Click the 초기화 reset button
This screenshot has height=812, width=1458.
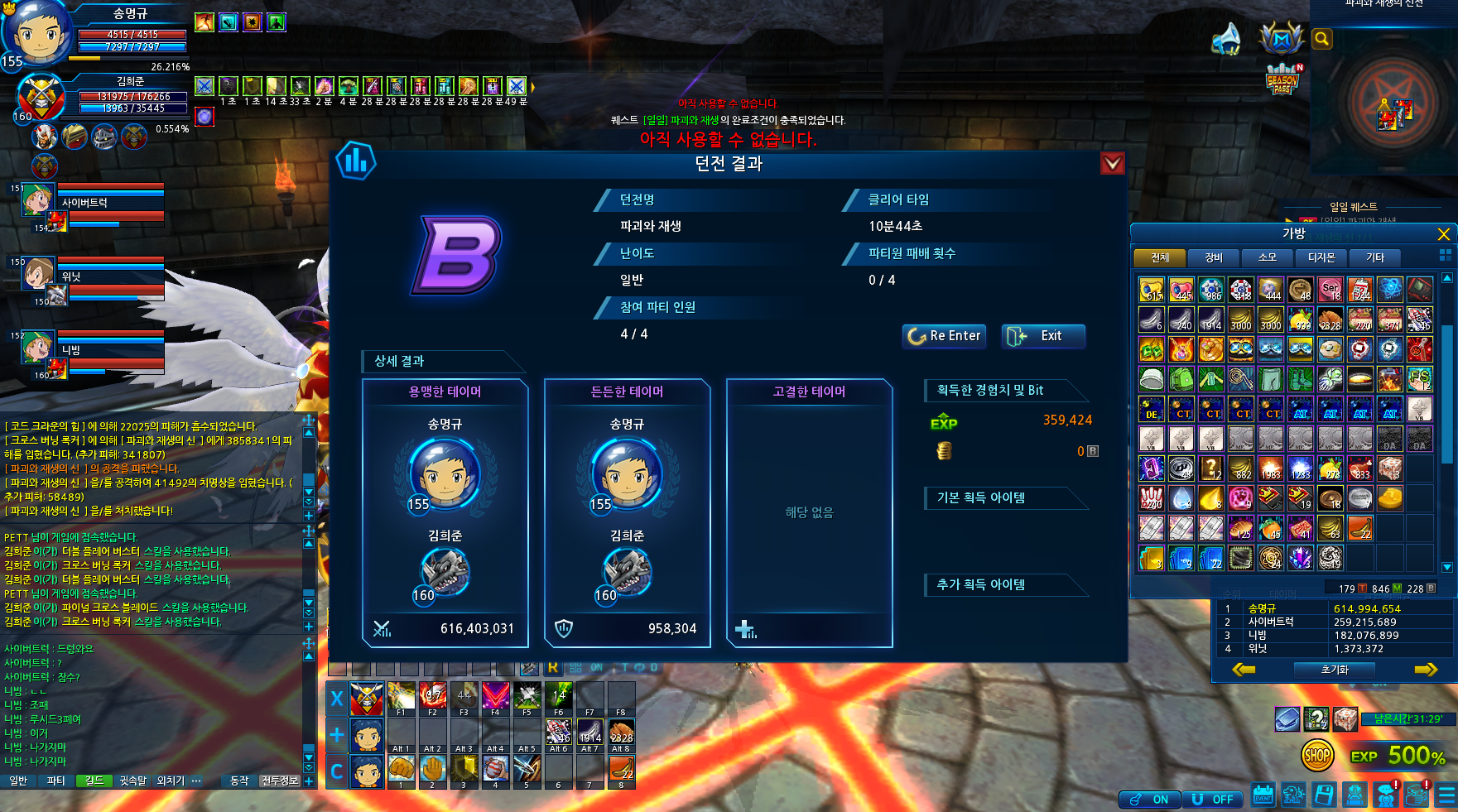(x=1335, y=670)
